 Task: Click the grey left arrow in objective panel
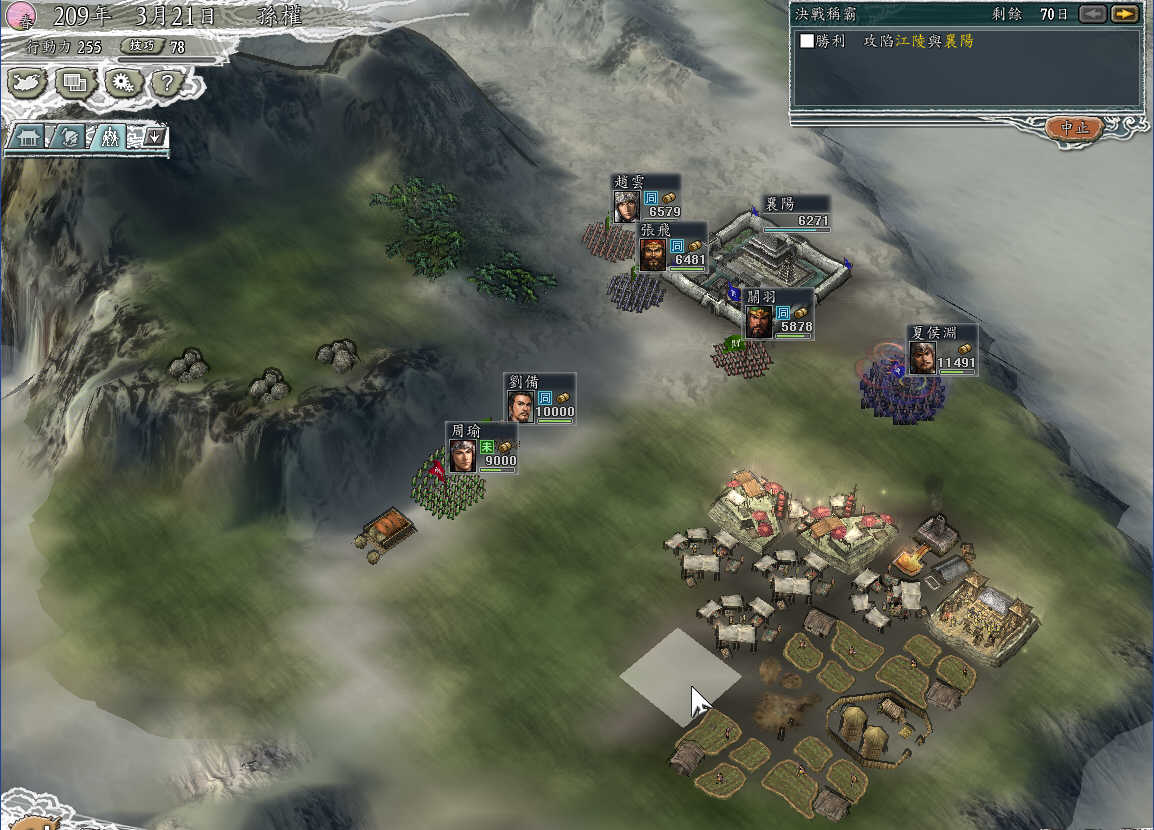click(x=1093, y=14)
